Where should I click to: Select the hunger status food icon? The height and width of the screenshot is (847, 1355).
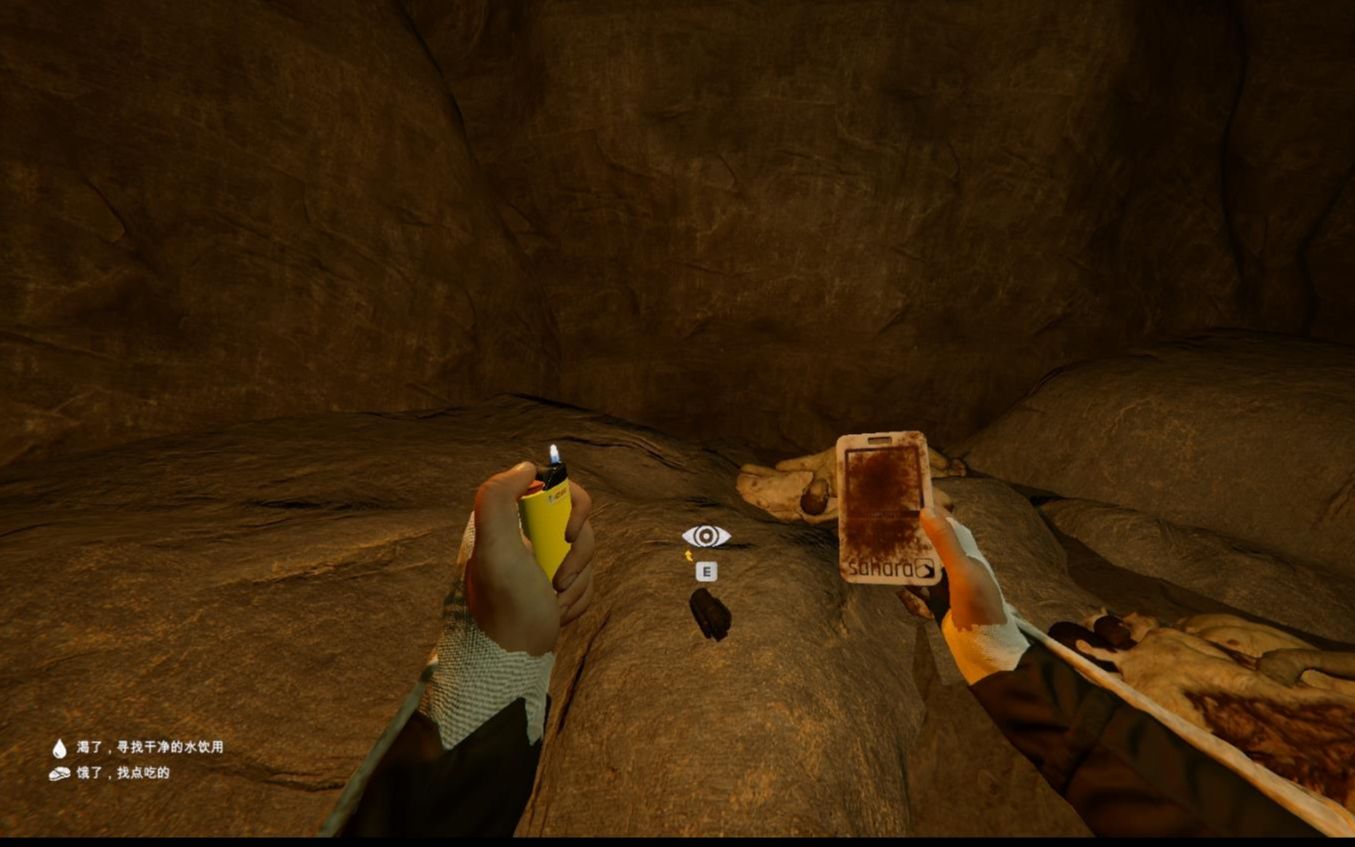(60, 773)
